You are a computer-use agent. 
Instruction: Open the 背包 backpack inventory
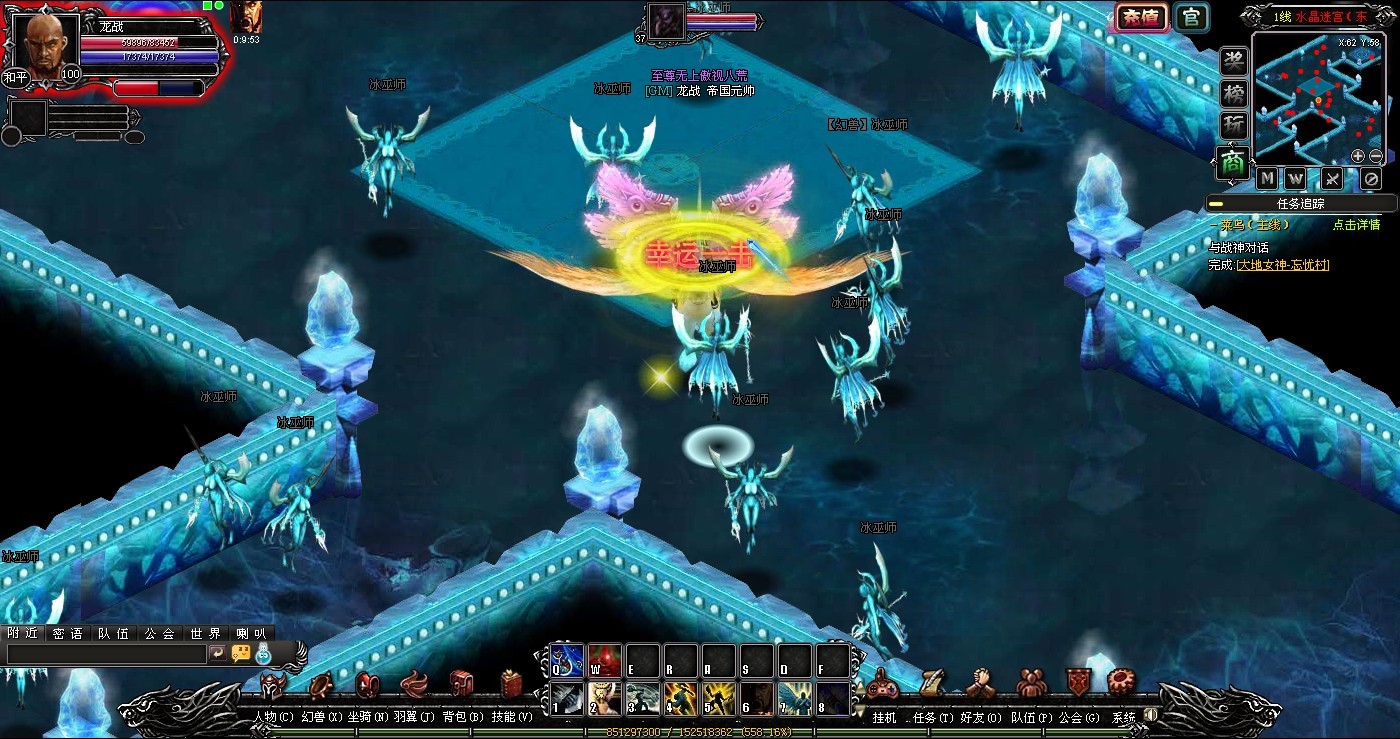point(462,686)
